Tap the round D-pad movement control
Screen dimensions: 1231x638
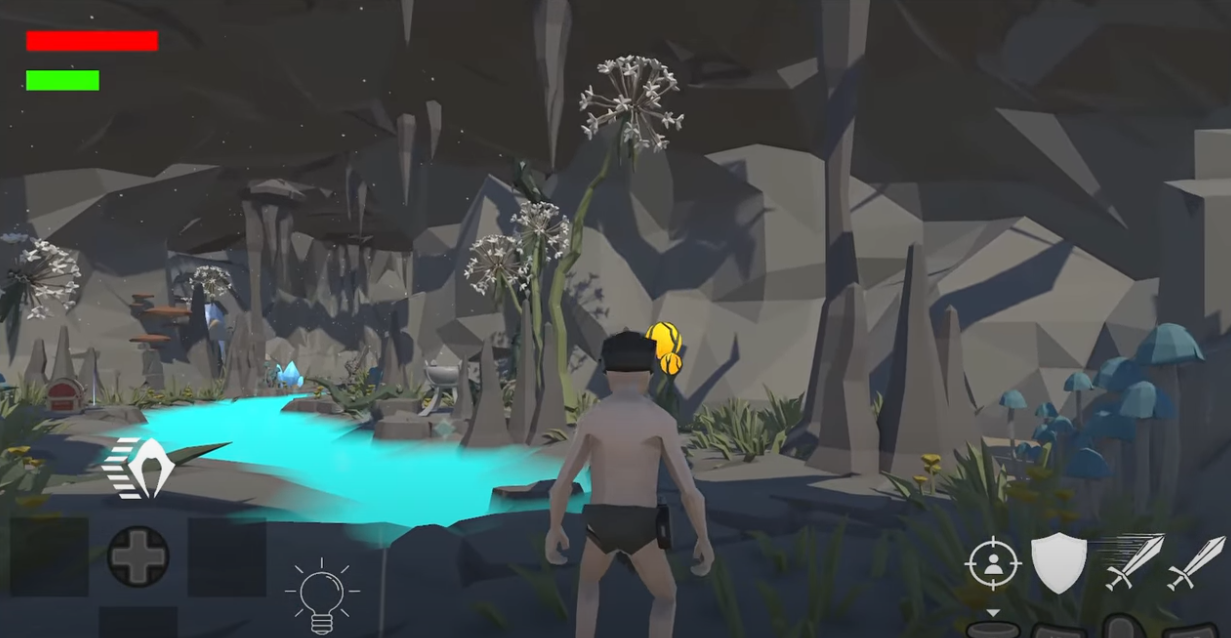(x=138, y=556)
